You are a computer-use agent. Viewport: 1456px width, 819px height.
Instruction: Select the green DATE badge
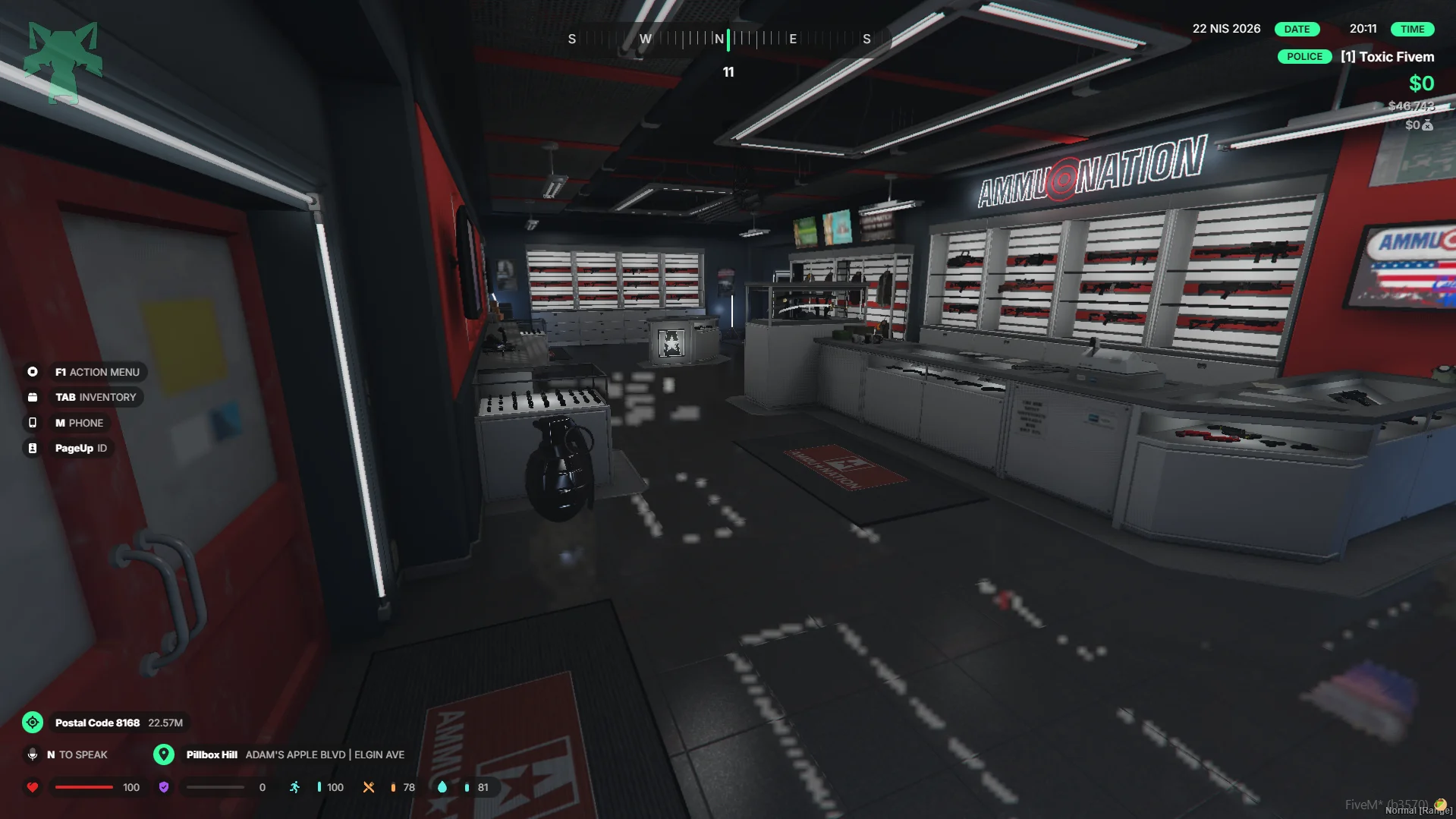1297,29
